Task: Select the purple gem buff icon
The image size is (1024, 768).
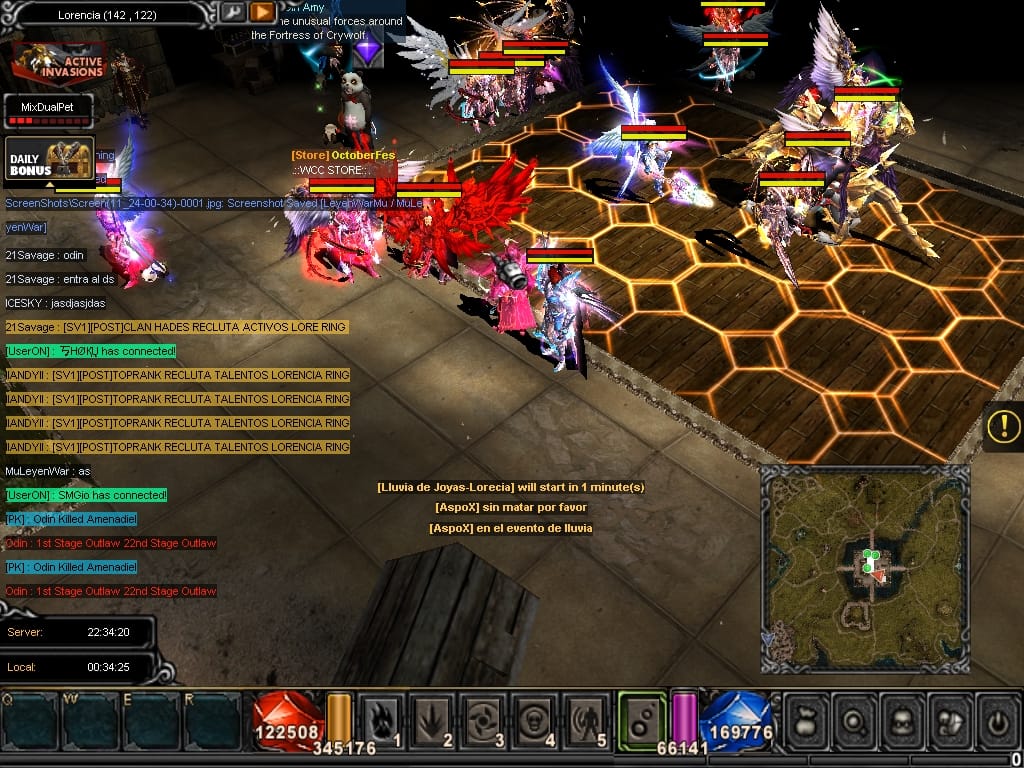Action: tap(369, 48)
